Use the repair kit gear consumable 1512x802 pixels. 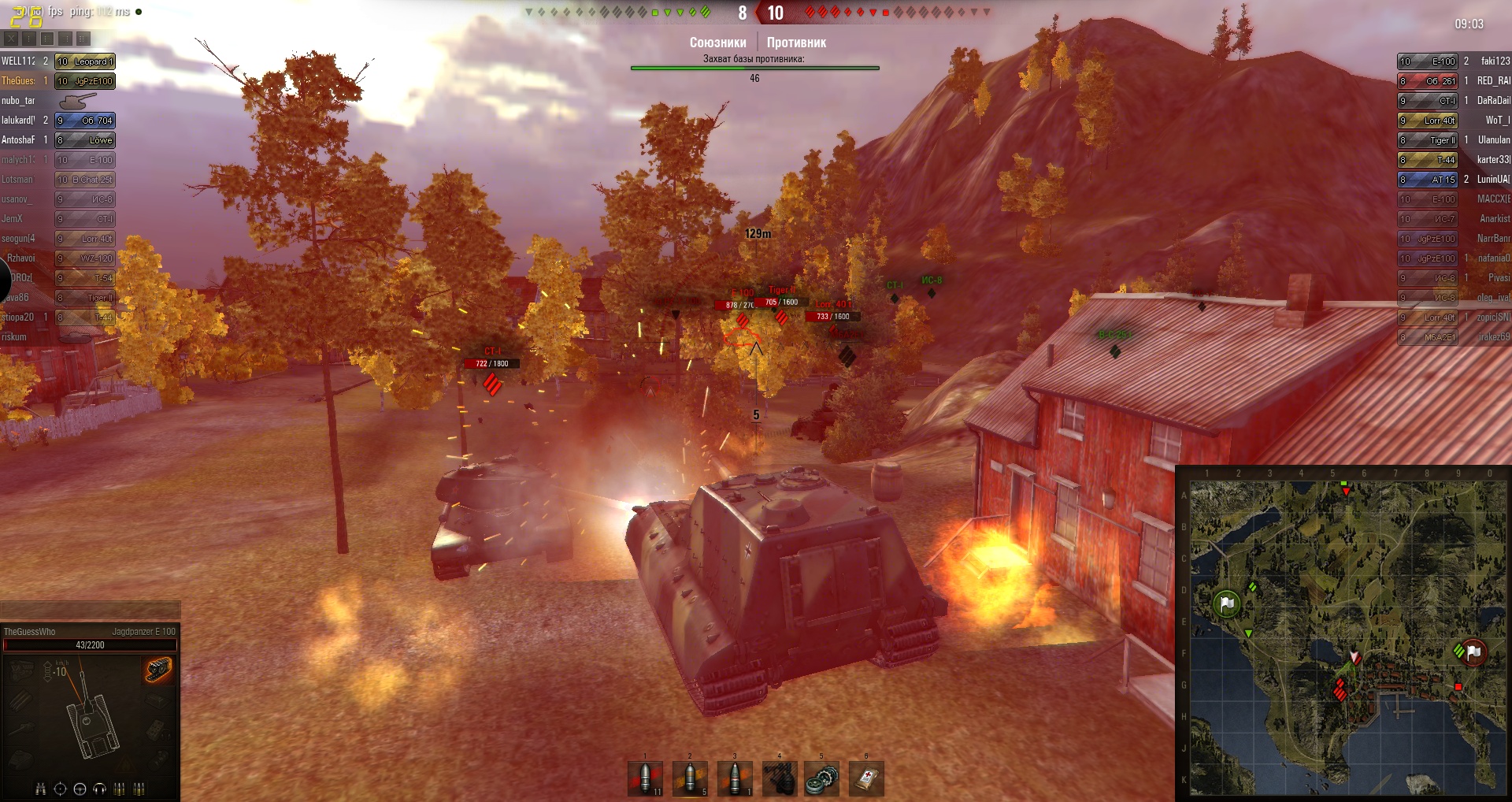tap(821, 778)
